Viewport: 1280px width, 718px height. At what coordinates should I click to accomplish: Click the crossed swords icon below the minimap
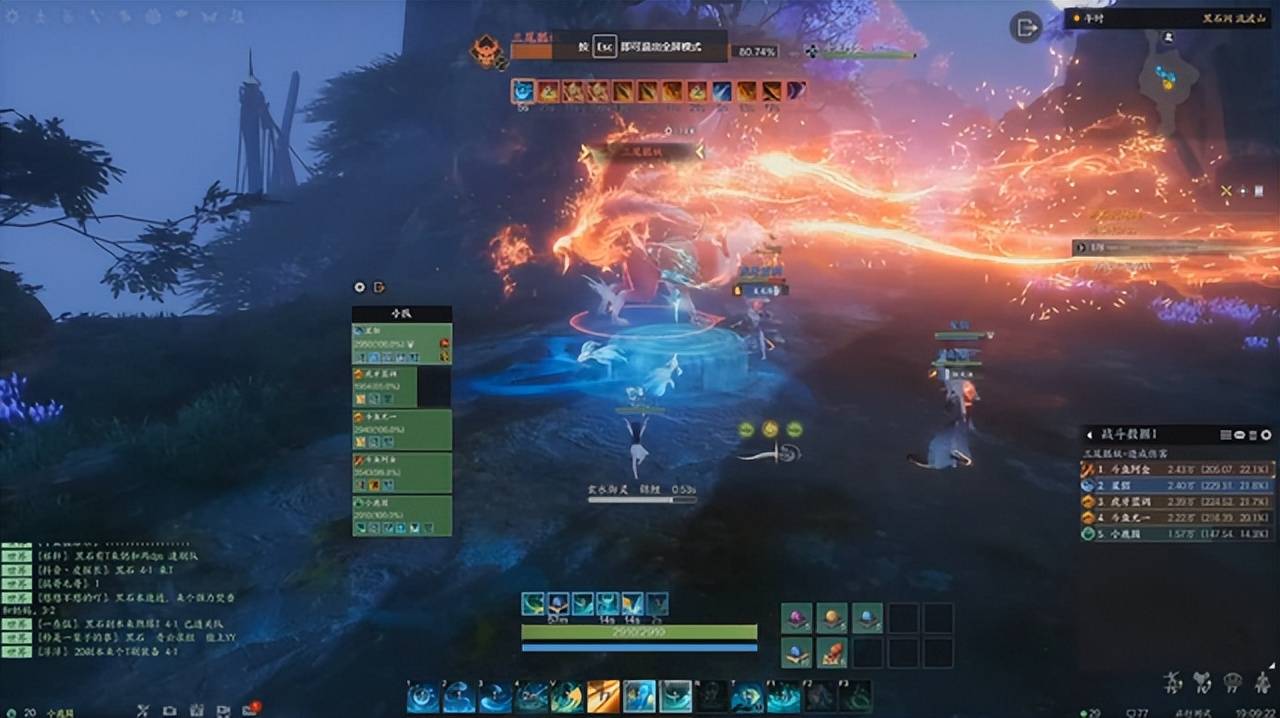point(1226,190)
